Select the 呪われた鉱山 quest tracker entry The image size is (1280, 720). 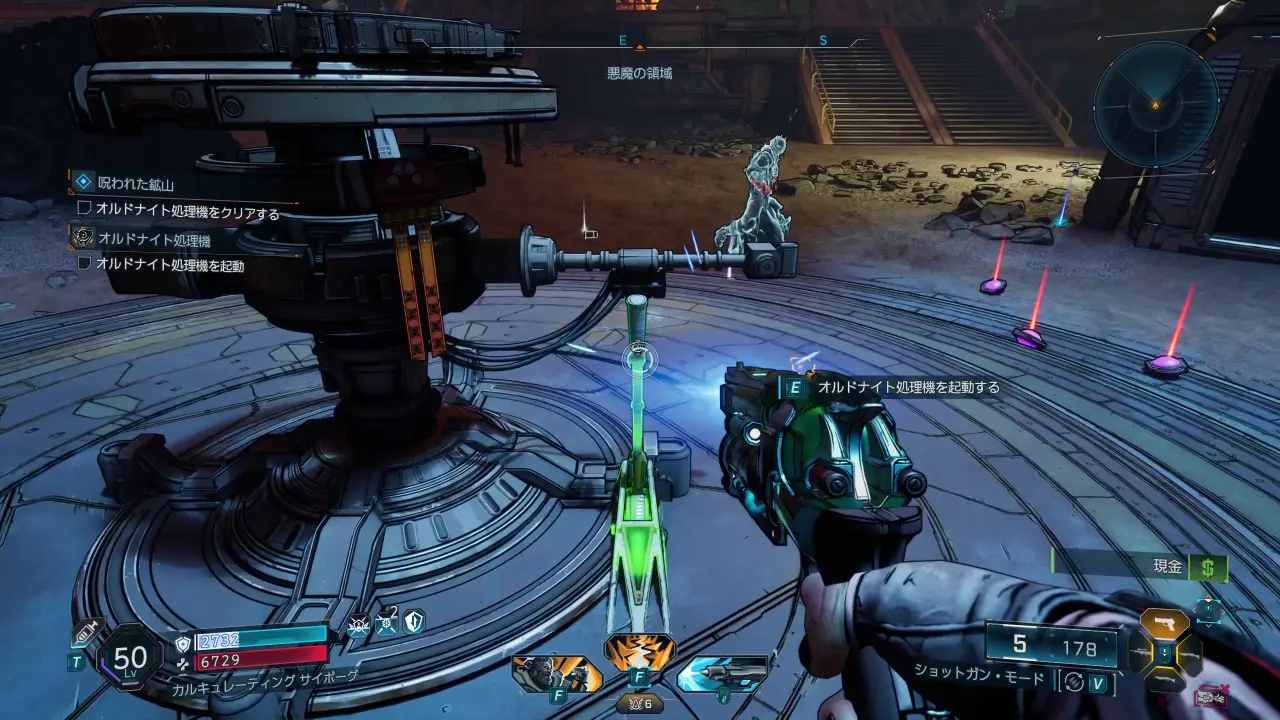(136, 183)
